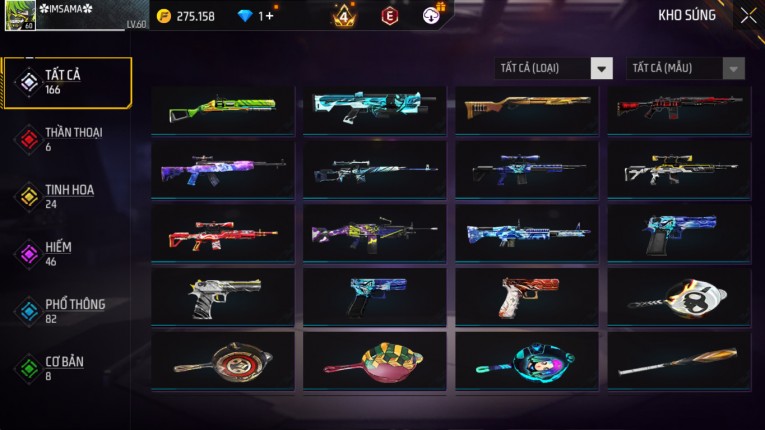Select the green striped launcher skin

(223, 108)
